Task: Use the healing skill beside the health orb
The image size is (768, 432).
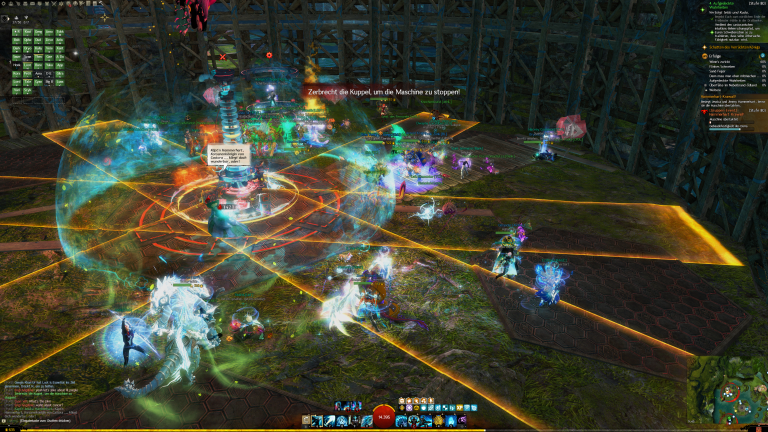Action: pyautogui.click(x=402, y=421)
